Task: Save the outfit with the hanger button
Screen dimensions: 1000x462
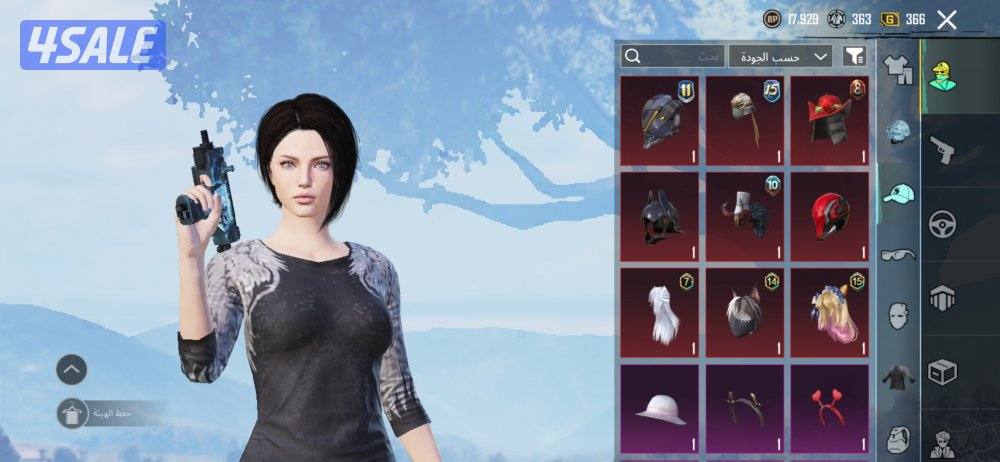Action: coord(71,413)
